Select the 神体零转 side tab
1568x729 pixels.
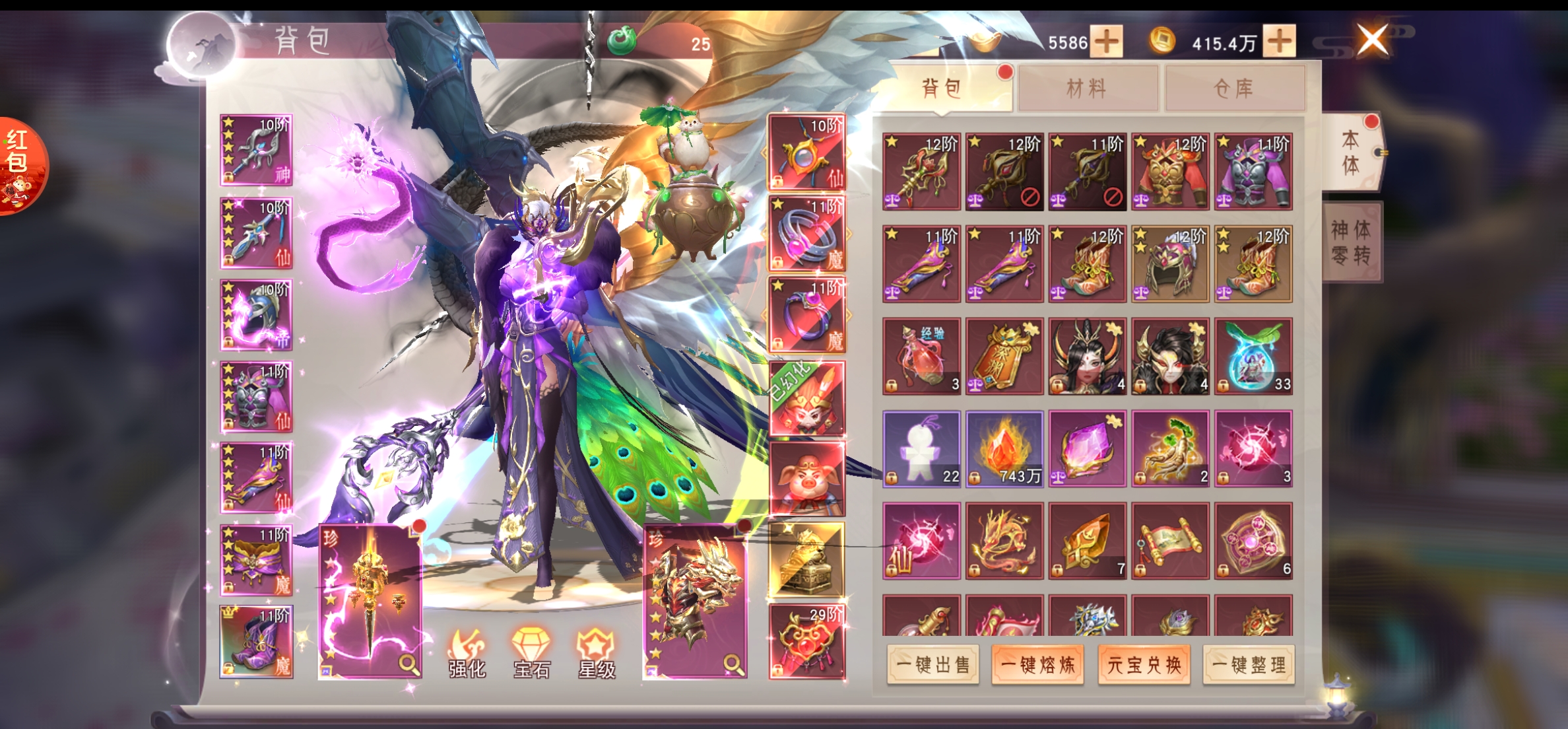coord(1352,242)
